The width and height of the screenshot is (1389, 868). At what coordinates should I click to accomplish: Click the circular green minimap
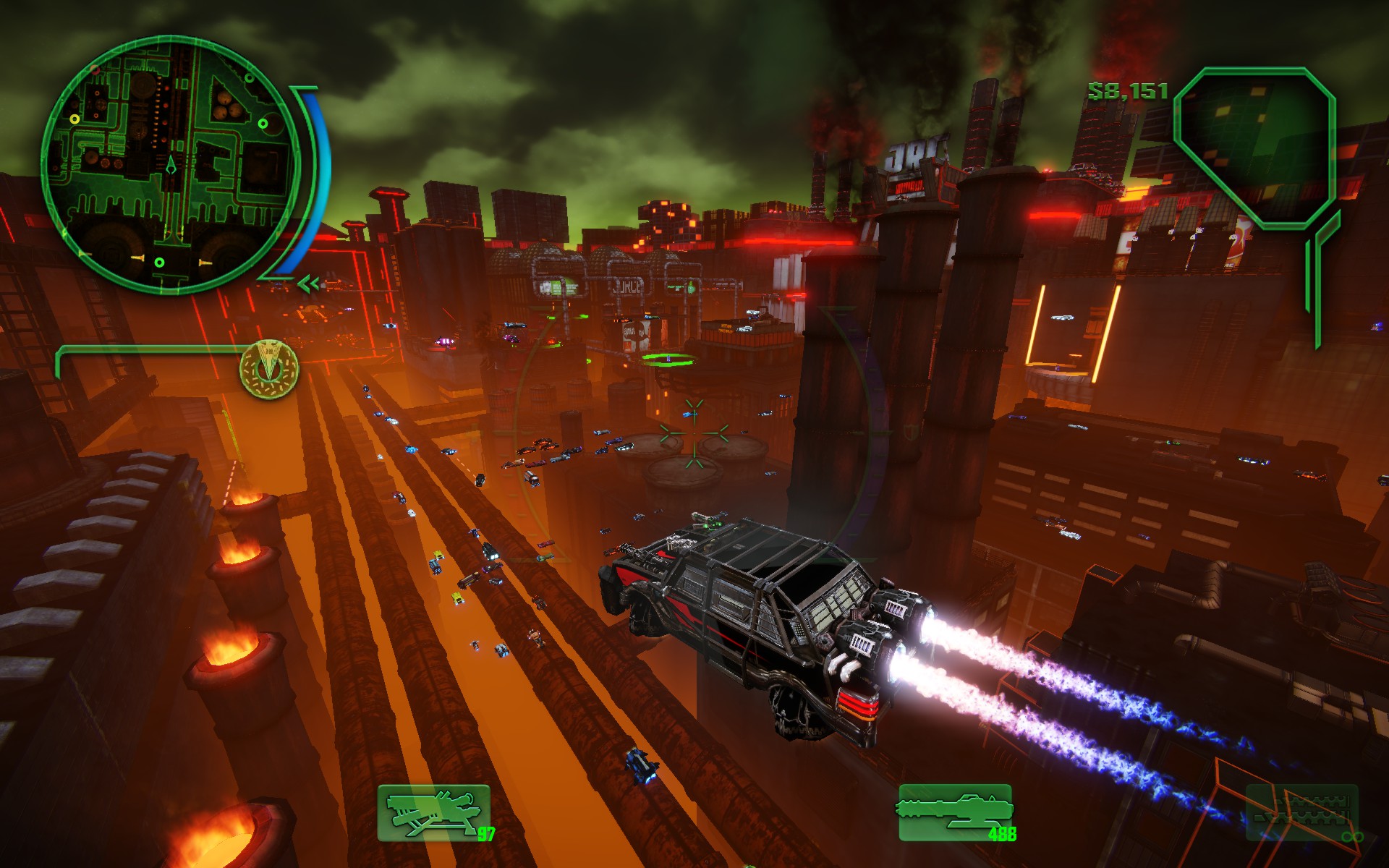pyautogui.click(x=170, y=165)
